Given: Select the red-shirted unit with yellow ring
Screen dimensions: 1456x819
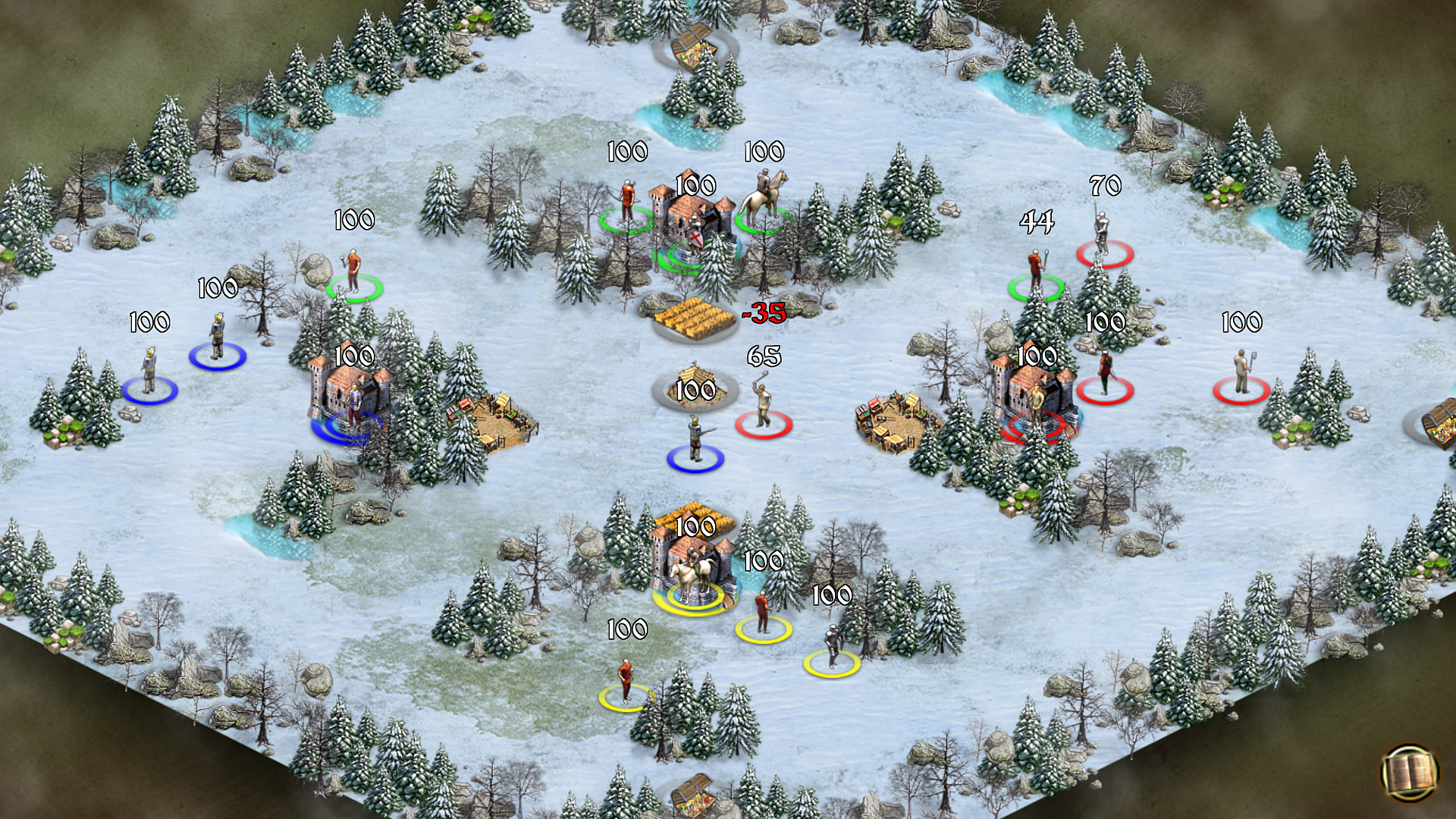Looking at the screenshot, I should coord(762,607).
